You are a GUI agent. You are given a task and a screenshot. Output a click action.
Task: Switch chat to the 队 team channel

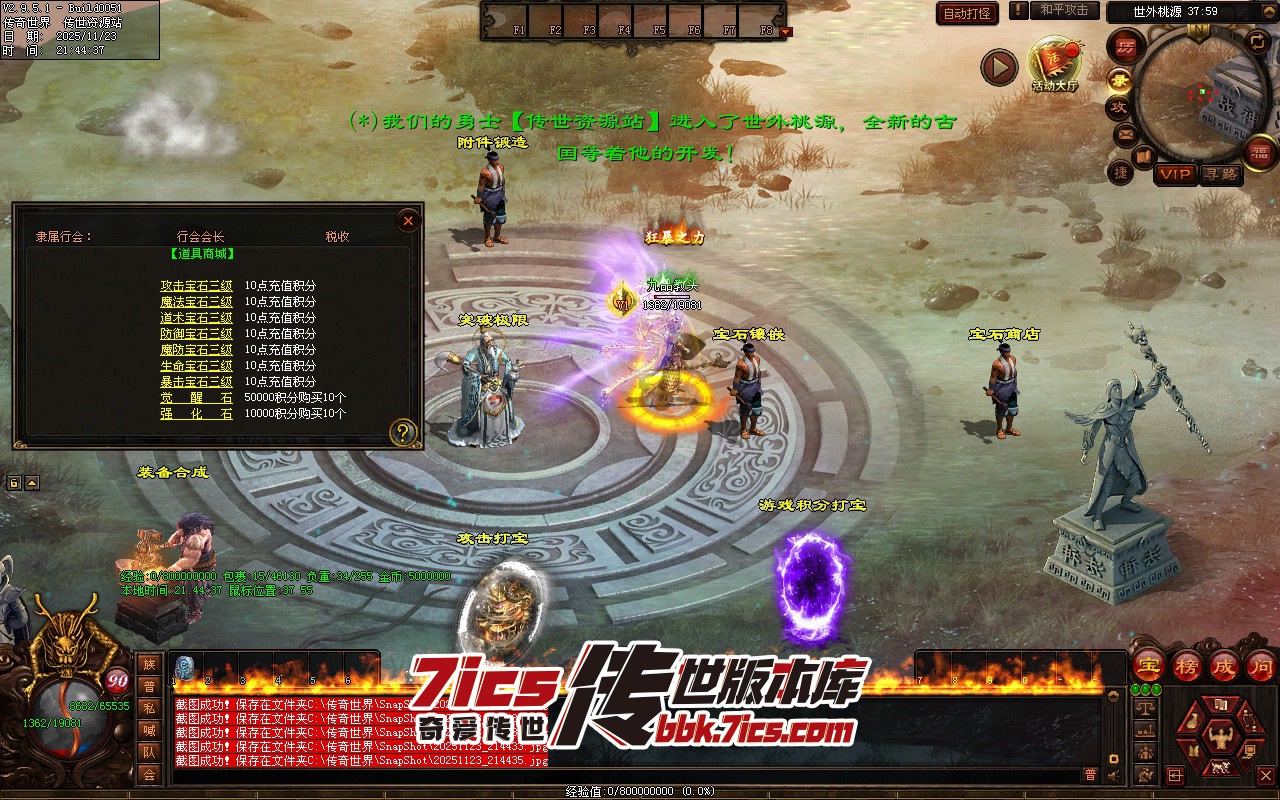tap(149, 752)
